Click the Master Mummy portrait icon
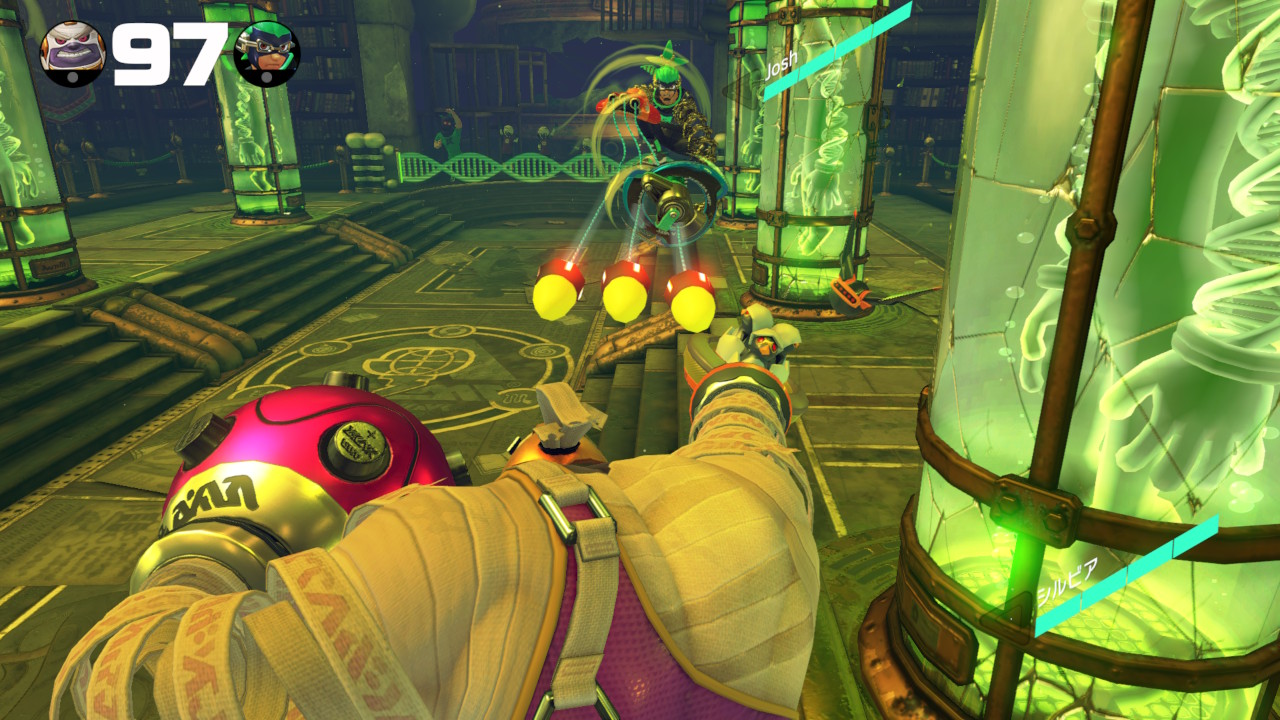 click(x=72, y=54)
